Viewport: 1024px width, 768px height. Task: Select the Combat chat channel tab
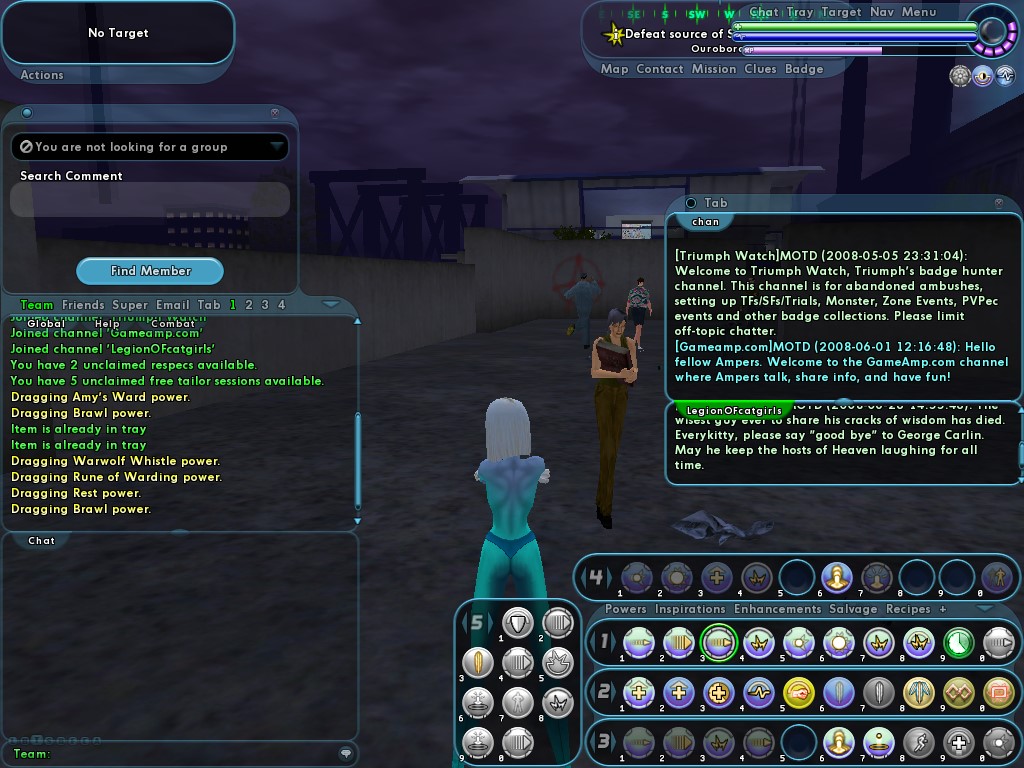173,324
